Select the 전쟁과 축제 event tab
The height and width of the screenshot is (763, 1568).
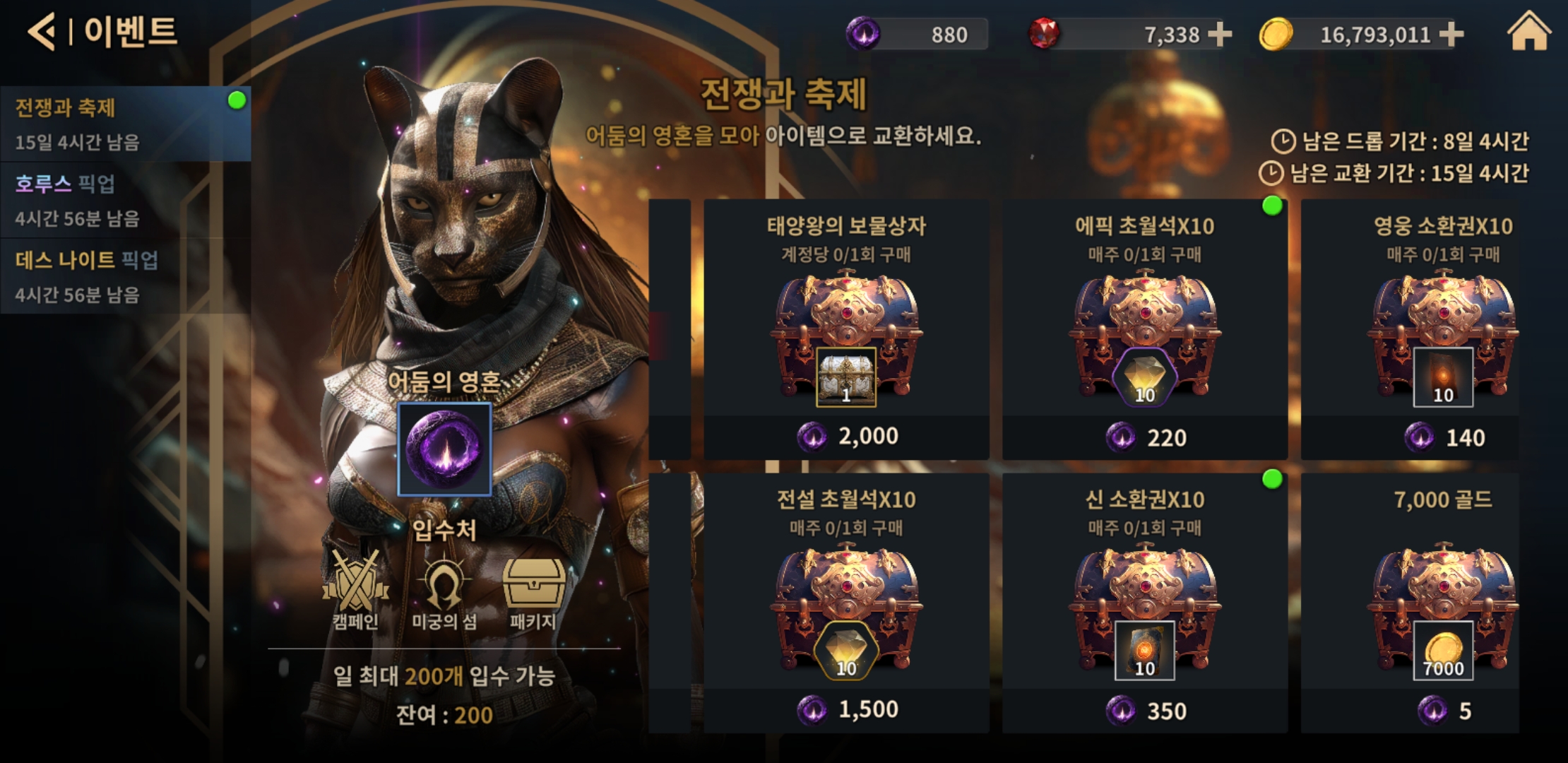tap(125, 124)
